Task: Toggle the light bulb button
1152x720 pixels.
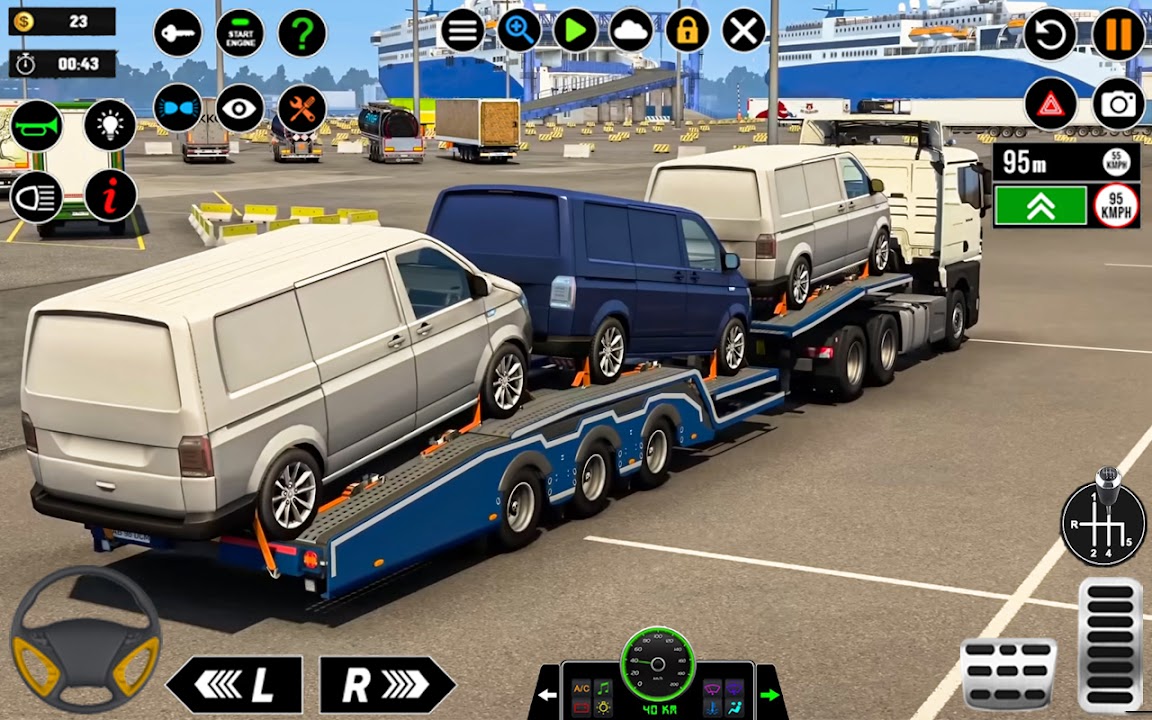Action: point(110,125)
